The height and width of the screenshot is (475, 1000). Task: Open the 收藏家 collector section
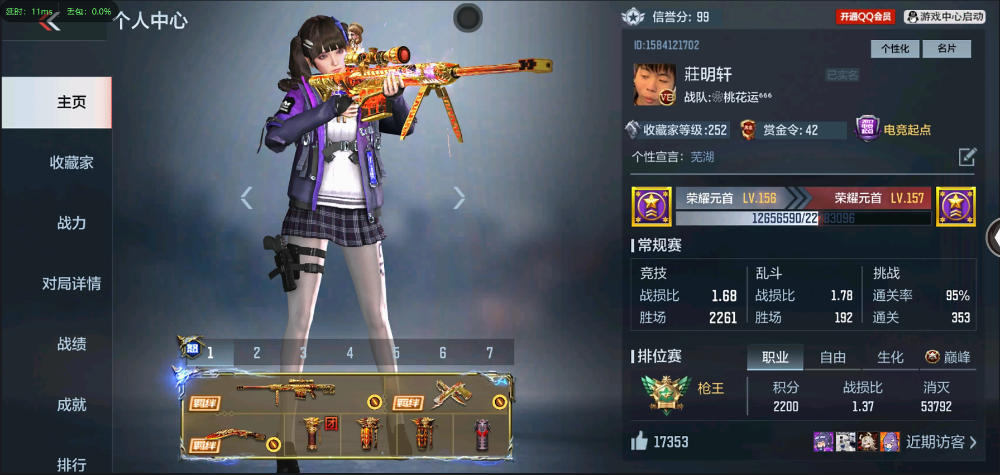[71, 162]
